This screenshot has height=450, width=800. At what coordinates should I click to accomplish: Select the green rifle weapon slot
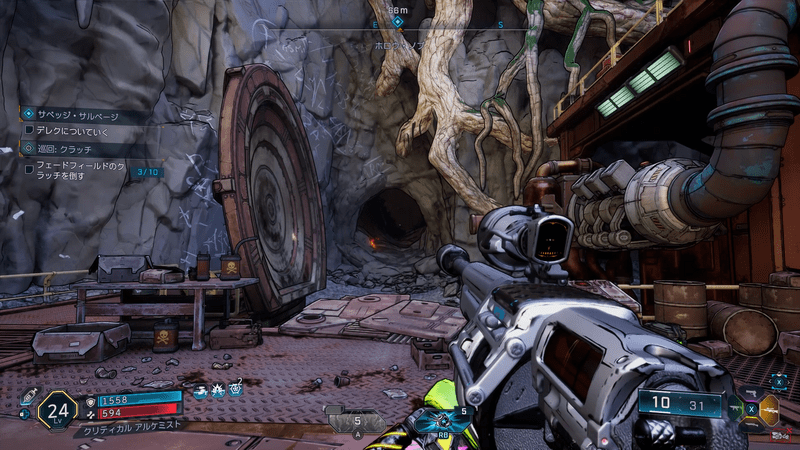coord(736,408)
